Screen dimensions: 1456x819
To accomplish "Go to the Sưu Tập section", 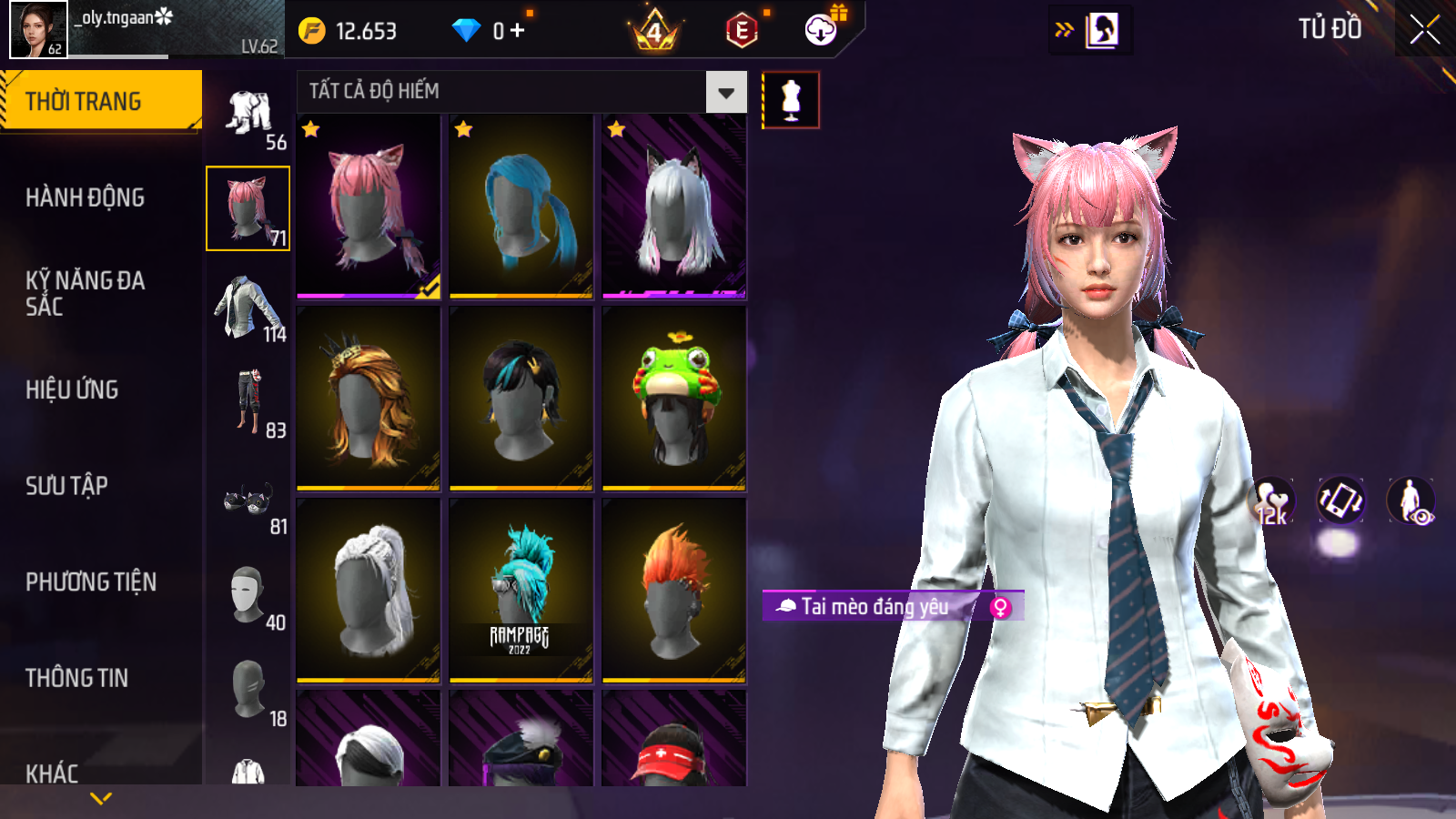I will coord(66,486).
